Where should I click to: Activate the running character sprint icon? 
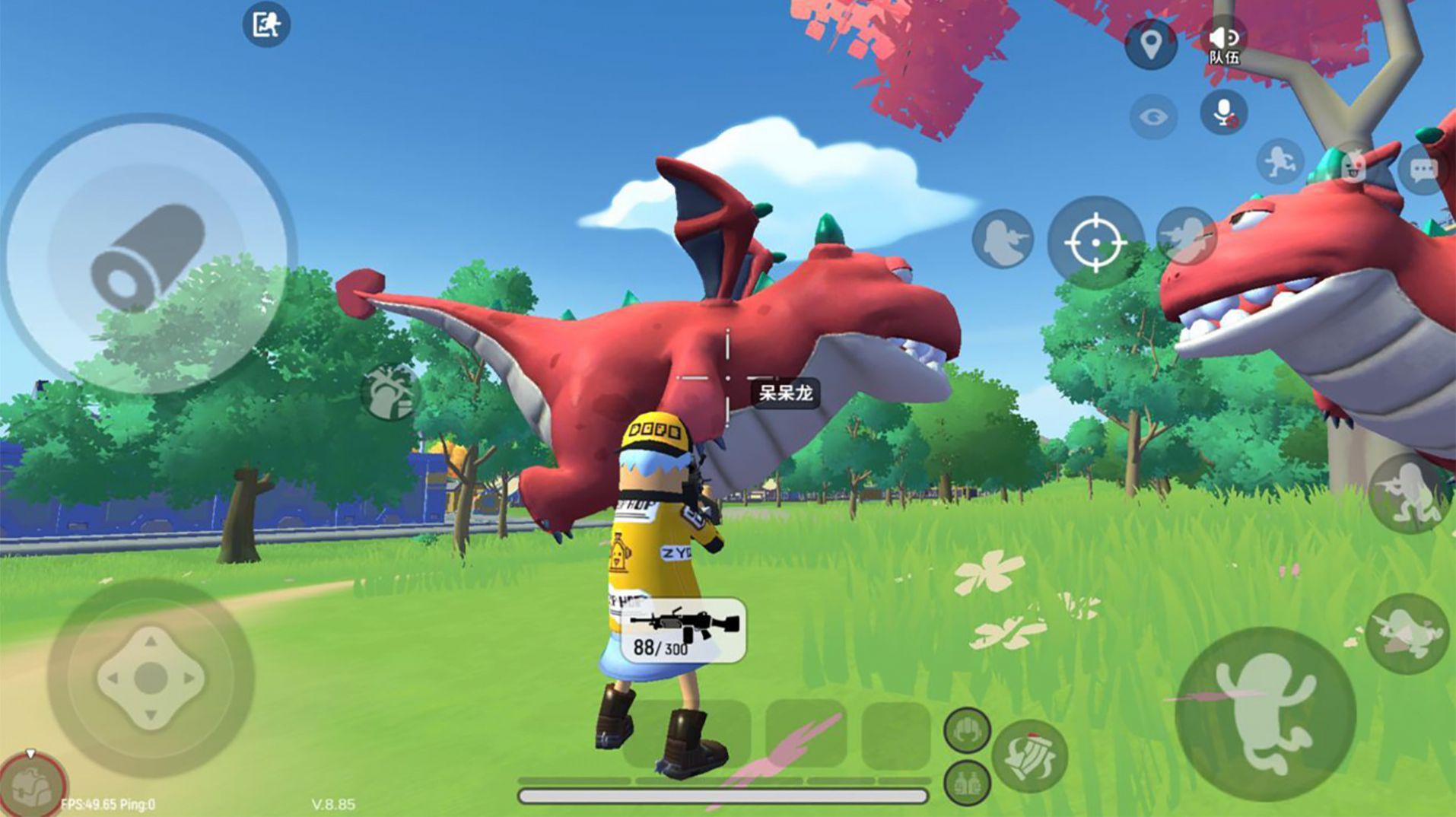coord(1280,161)
